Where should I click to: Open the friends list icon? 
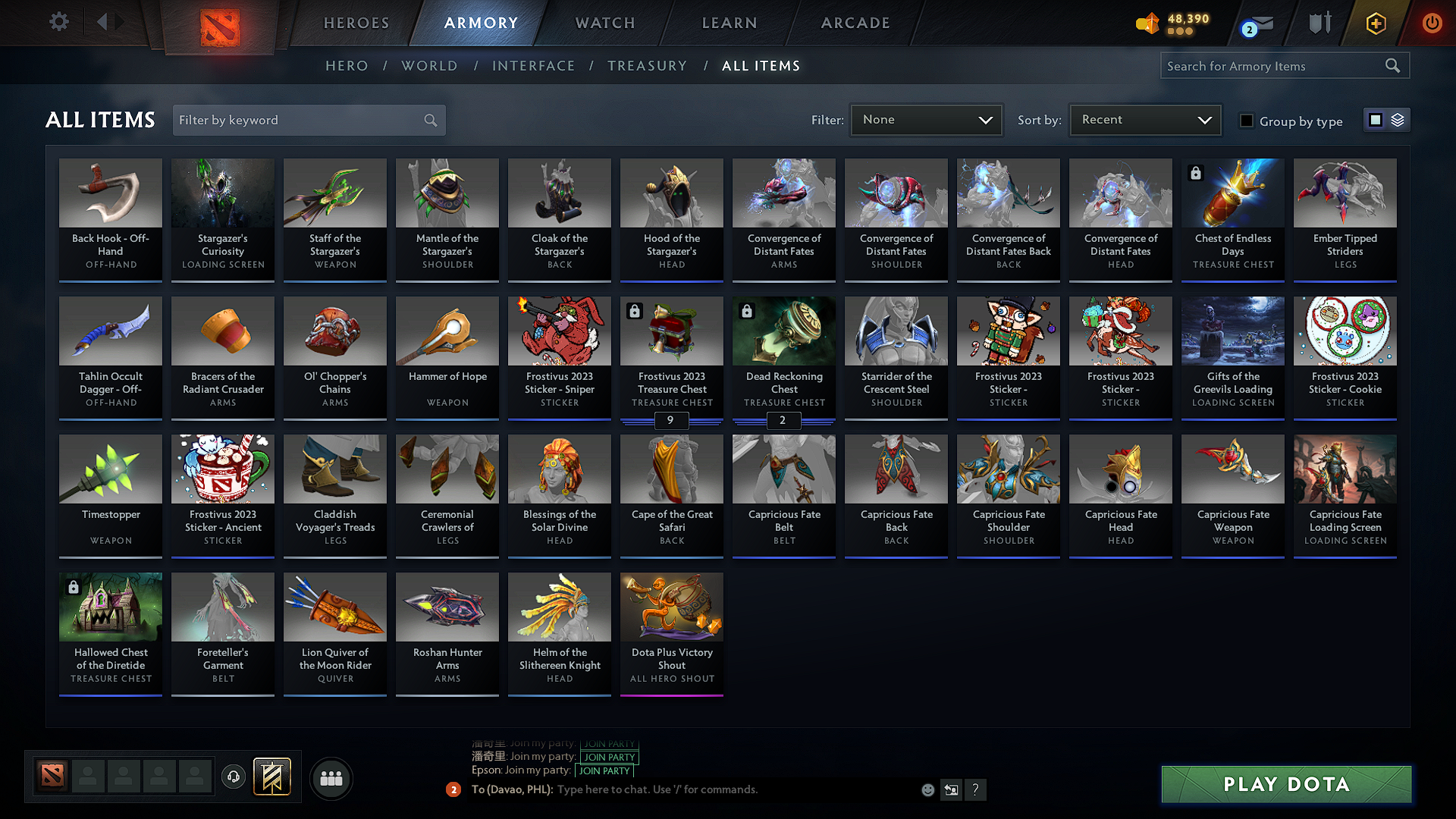[331, 777]
